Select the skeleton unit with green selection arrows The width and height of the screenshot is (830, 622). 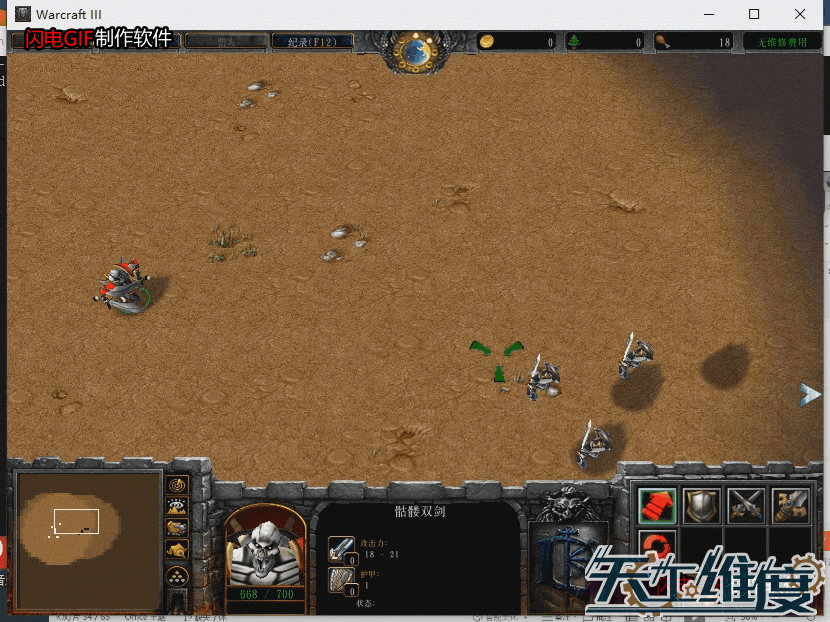(541, 378)
